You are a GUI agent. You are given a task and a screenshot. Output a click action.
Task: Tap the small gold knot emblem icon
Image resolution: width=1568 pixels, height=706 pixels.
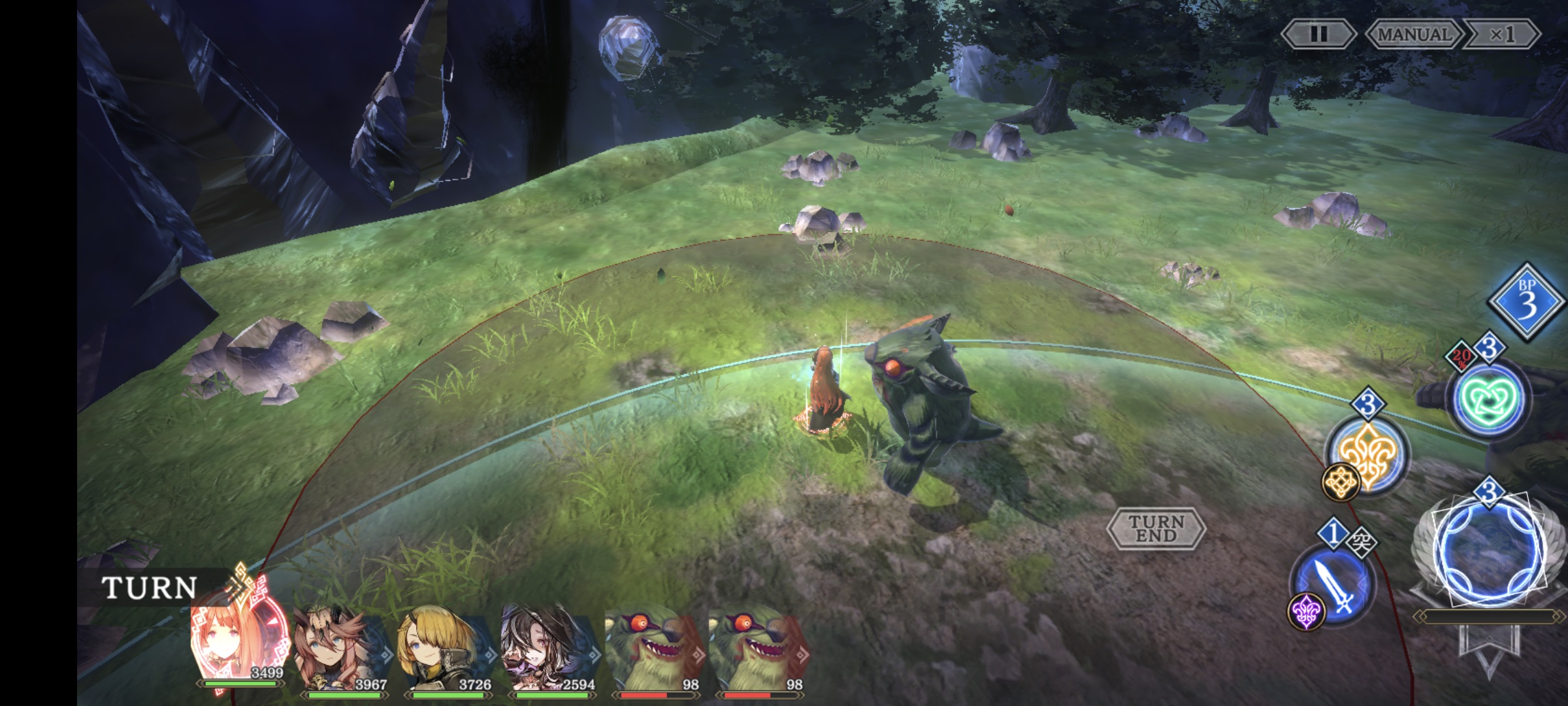tap(1341, 482)
